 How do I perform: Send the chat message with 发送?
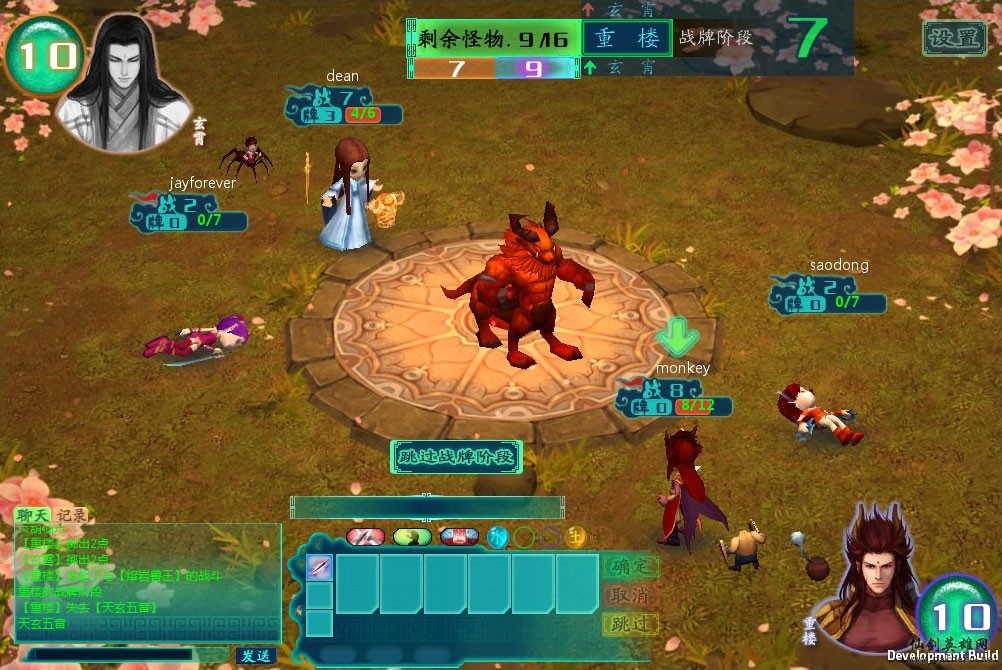pyautogui.click(x=255, y=656)
